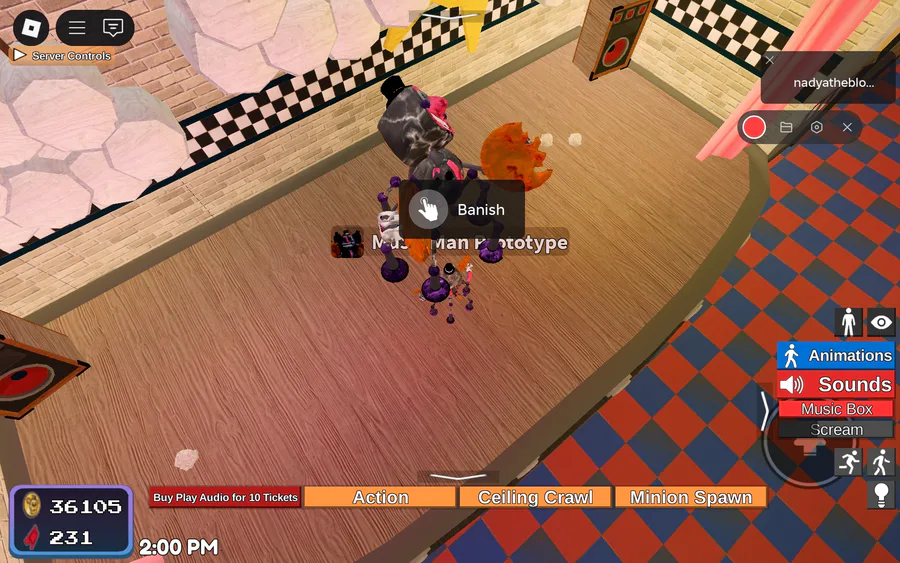Activate the Ceiling Crawl ability
Screen dimensions: 900x563
point(535,497)
